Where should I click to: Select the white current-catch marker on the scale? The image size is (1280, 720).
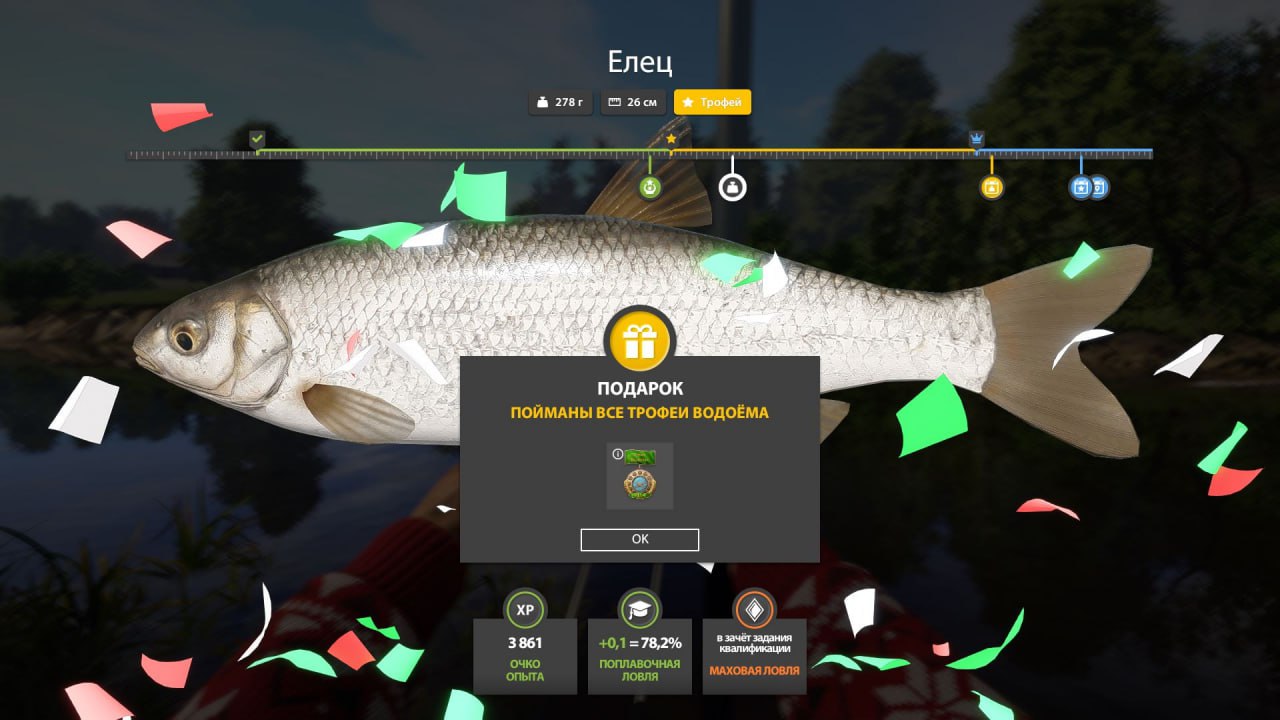tap(733, 187)
